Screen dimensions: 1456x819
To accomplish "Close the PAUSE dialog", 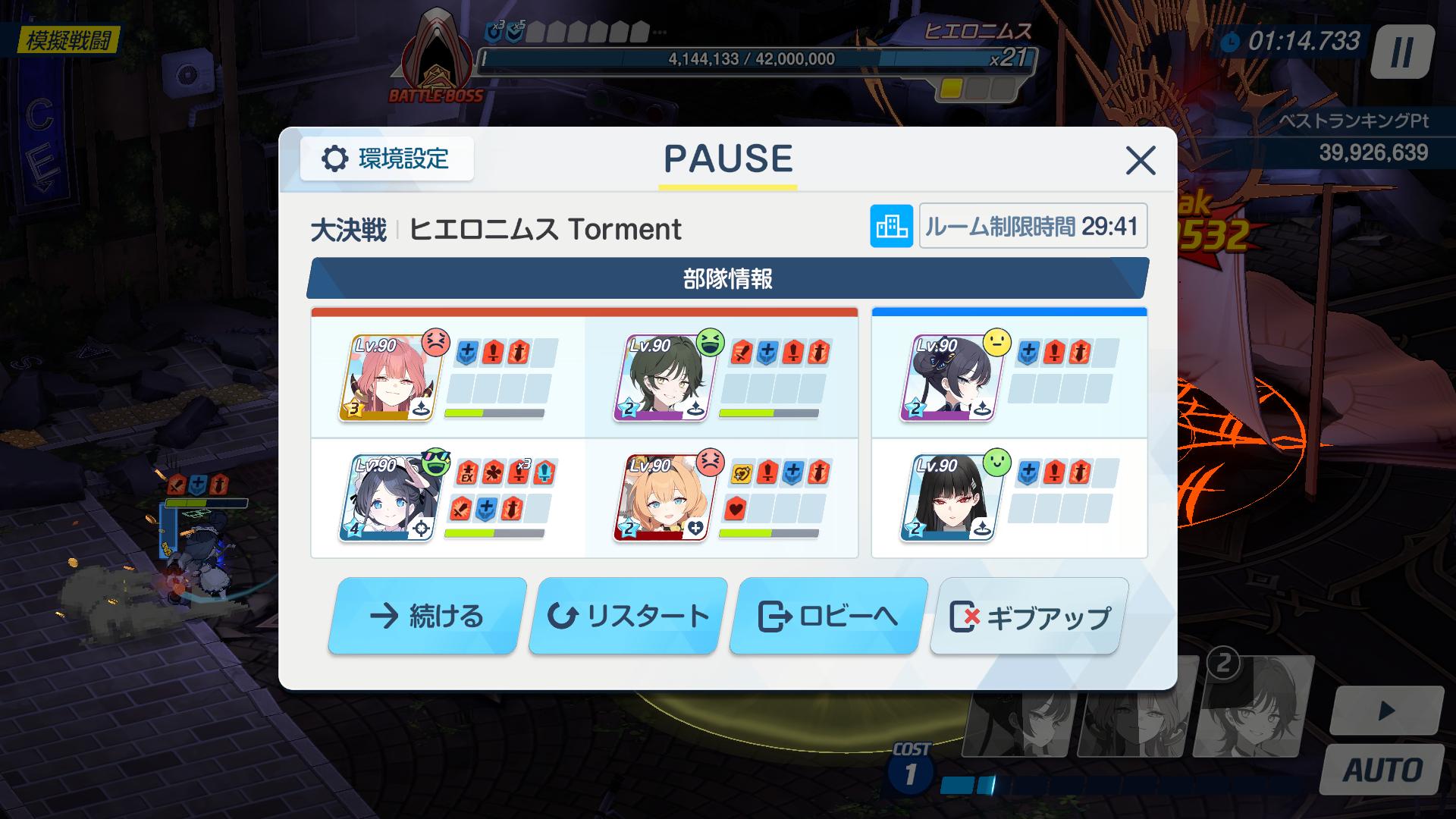I will tap(1140, 161).
